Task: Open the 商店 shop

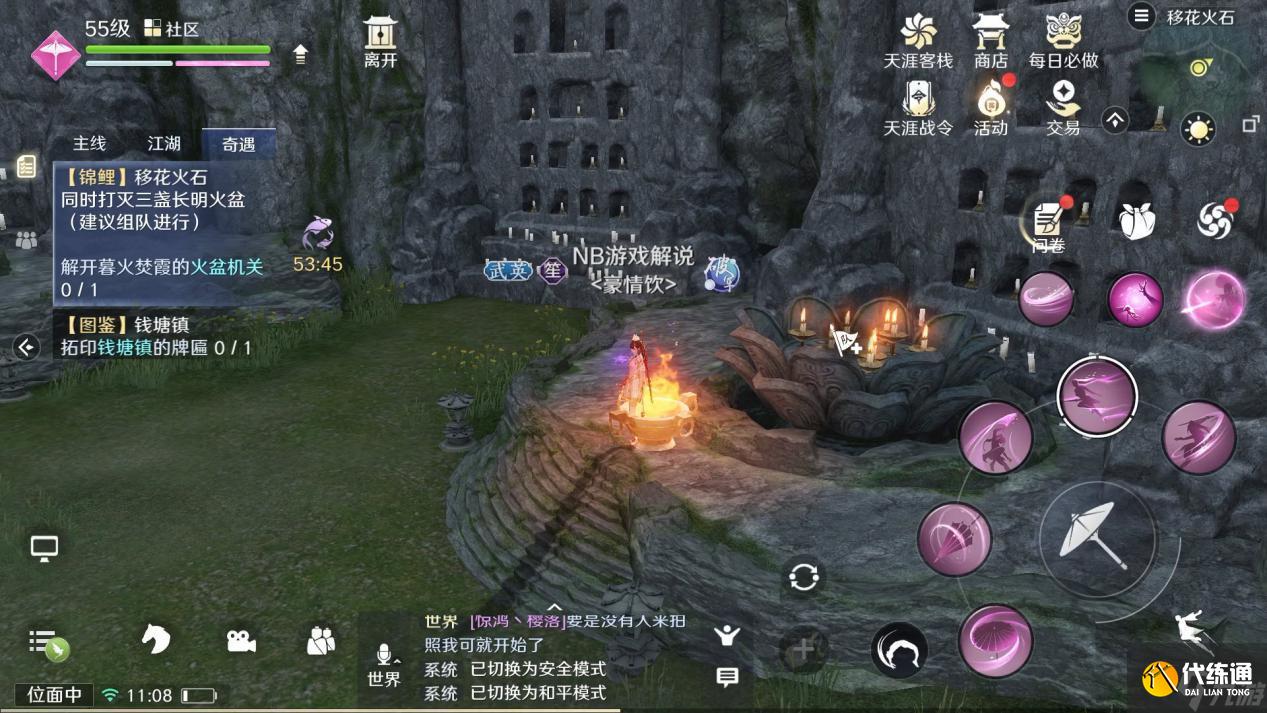Action: [x=990, y=42]
